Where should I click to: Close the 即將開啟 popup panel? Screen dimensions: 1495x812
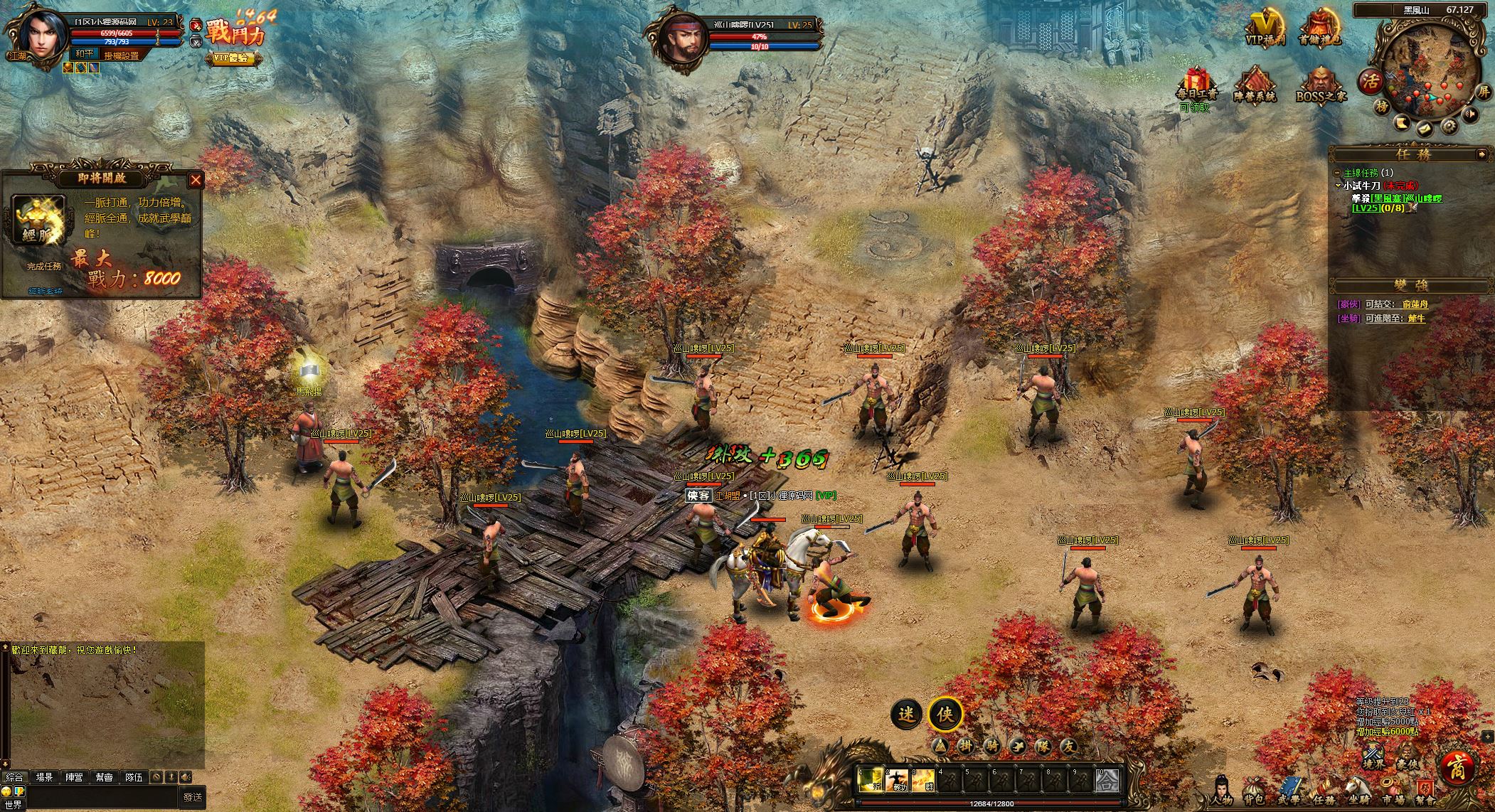196,180
